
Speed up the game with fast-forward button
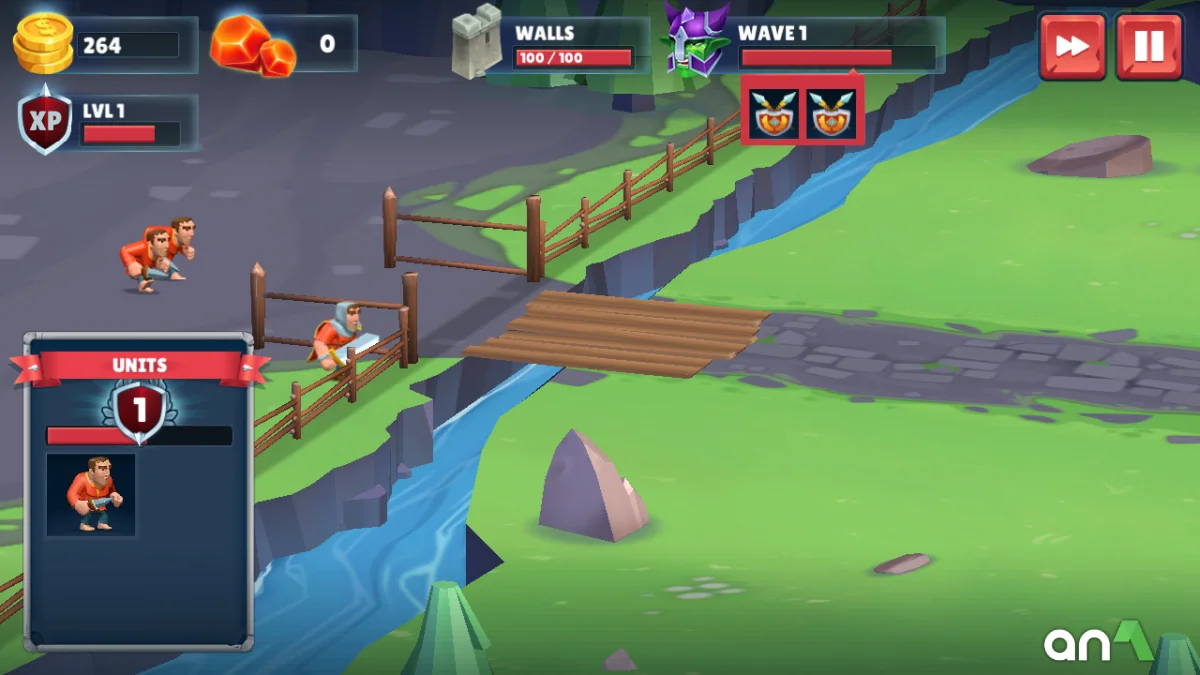coord(1072,46)
